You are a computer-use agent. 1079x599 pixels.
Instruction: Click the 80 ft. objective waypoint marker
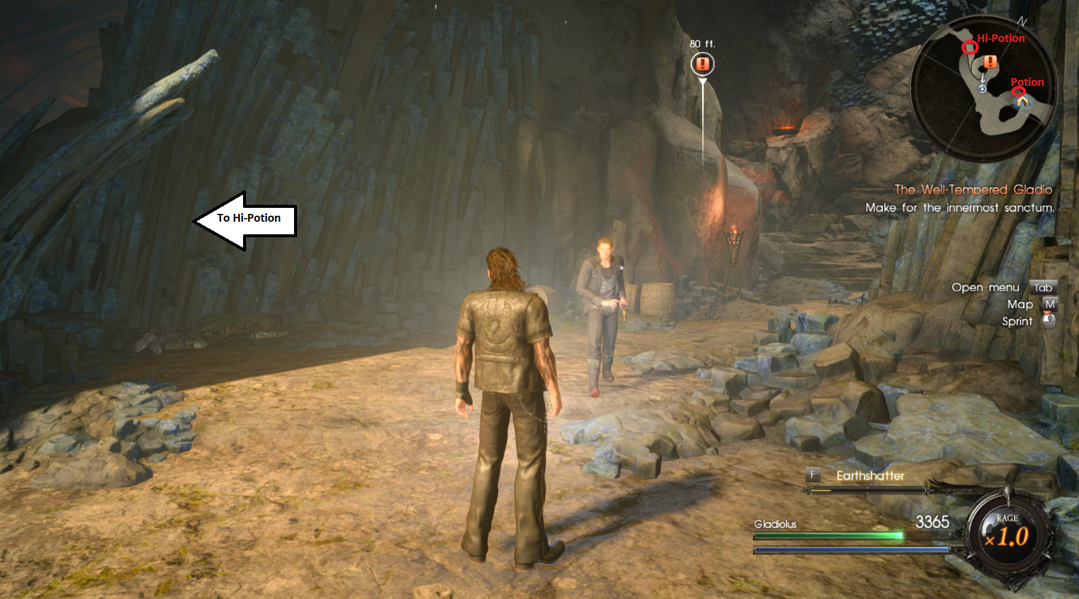click(703, 65)
